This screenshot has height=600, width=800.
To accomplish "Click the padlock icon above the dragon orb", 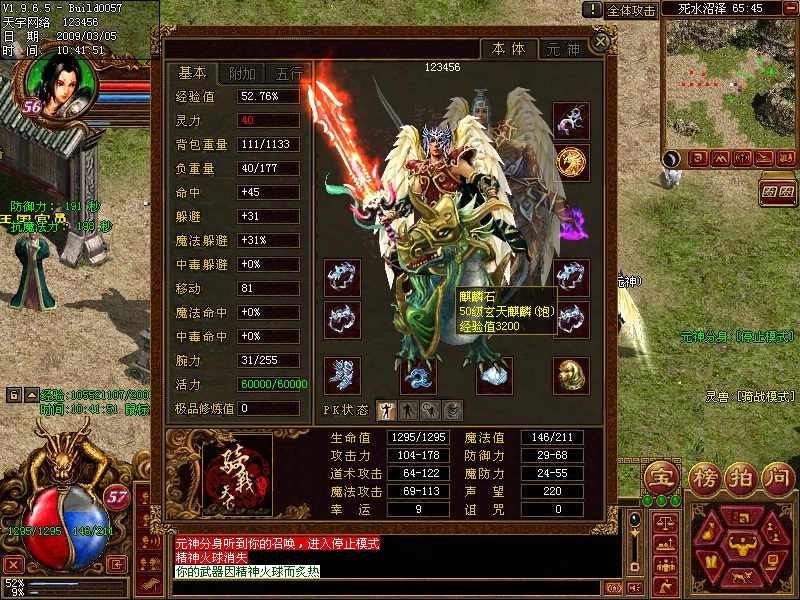I will [13, 394].
